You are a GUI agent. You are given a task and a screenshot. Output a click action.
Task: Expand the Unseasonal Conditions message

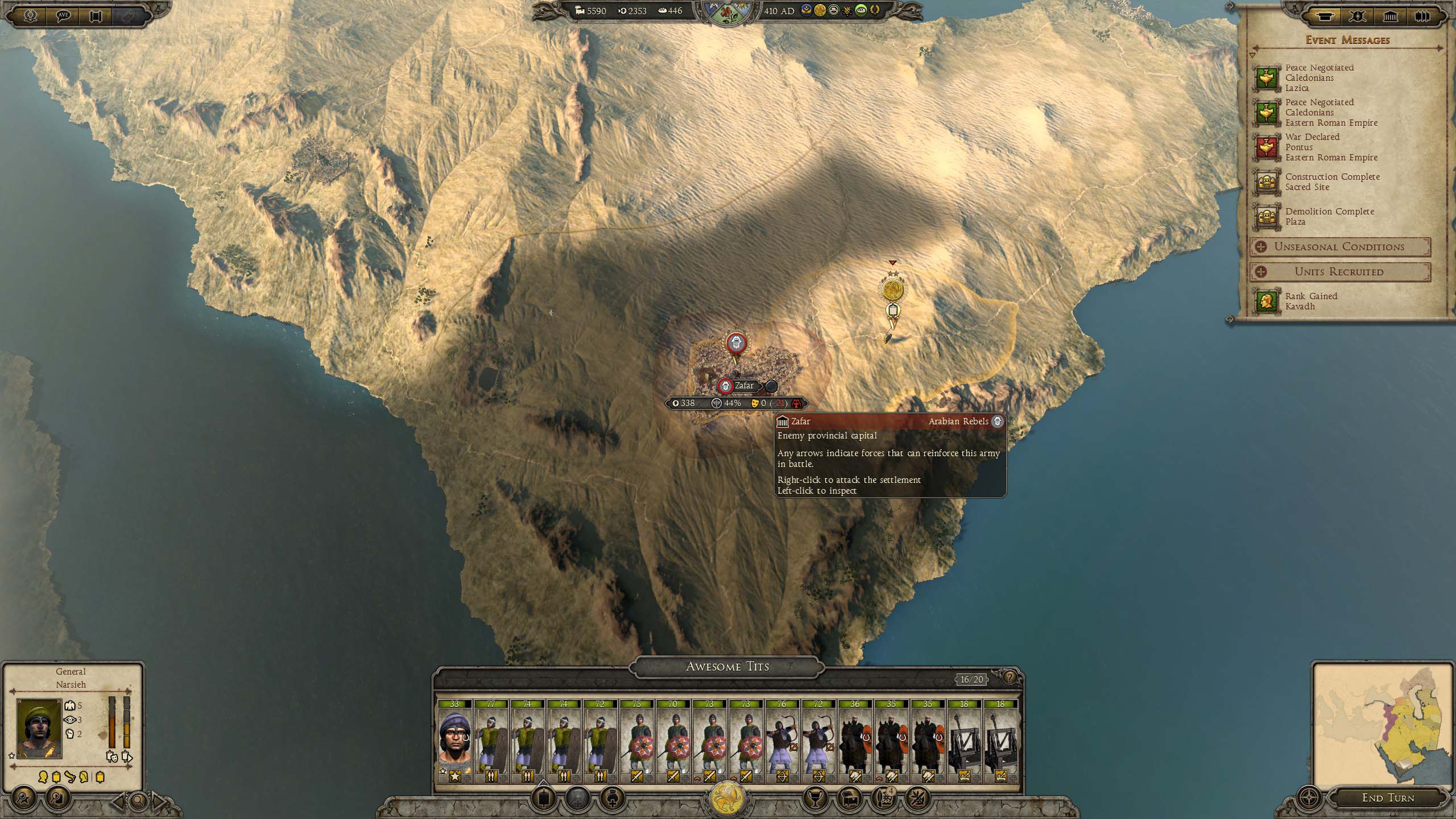point(1339,247)
